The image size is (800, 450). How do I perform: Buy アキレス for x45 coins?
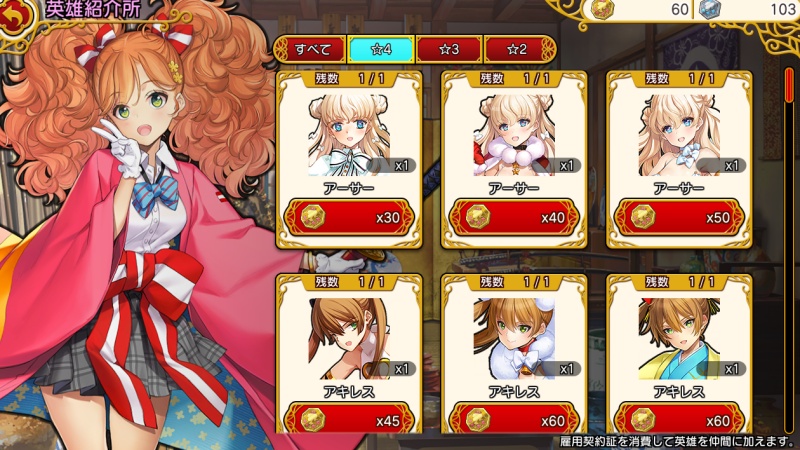click(x=346, y=420)
